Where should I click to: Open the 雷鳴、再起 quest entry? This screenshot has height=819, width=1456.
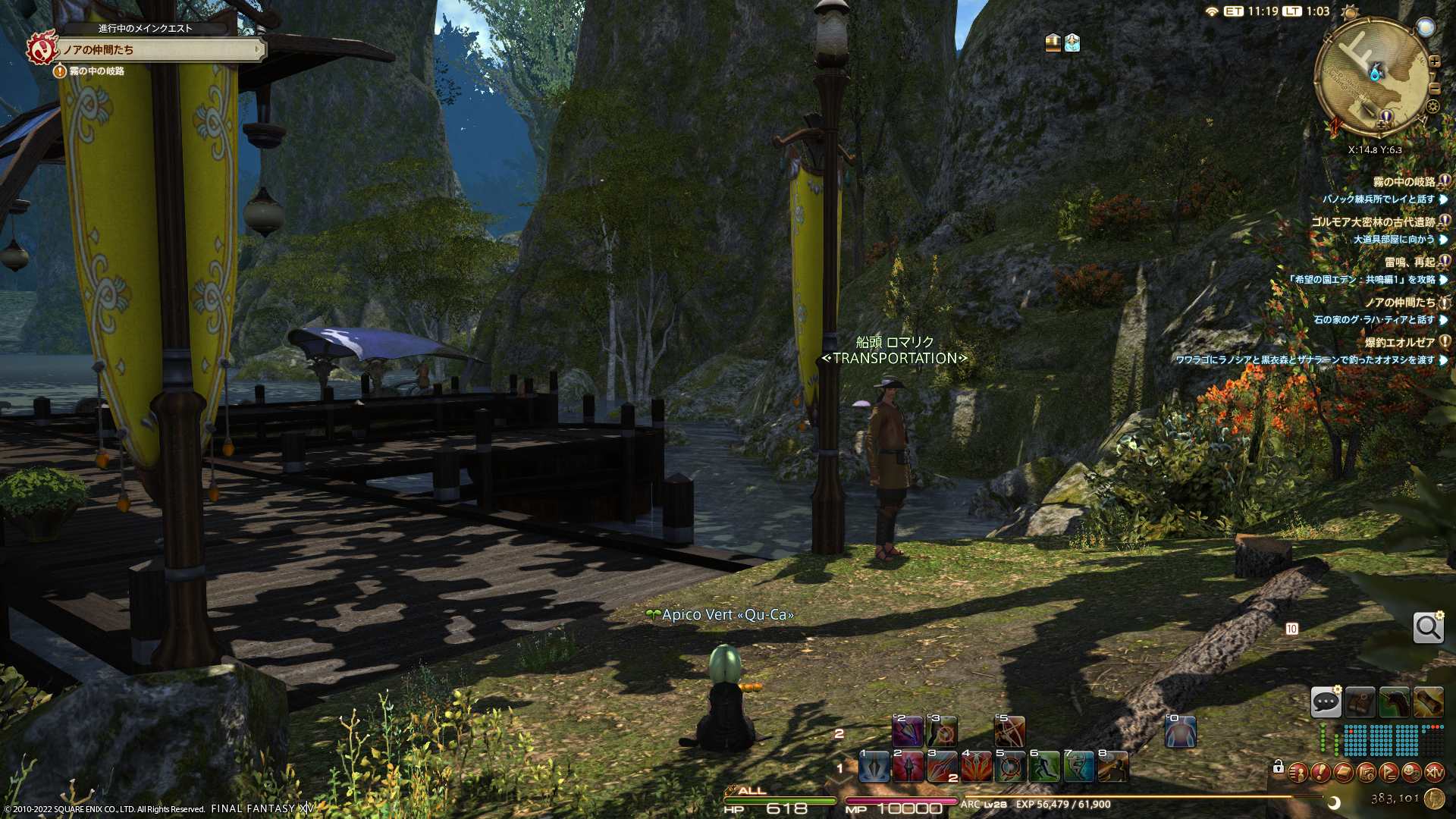[1410, 262]
